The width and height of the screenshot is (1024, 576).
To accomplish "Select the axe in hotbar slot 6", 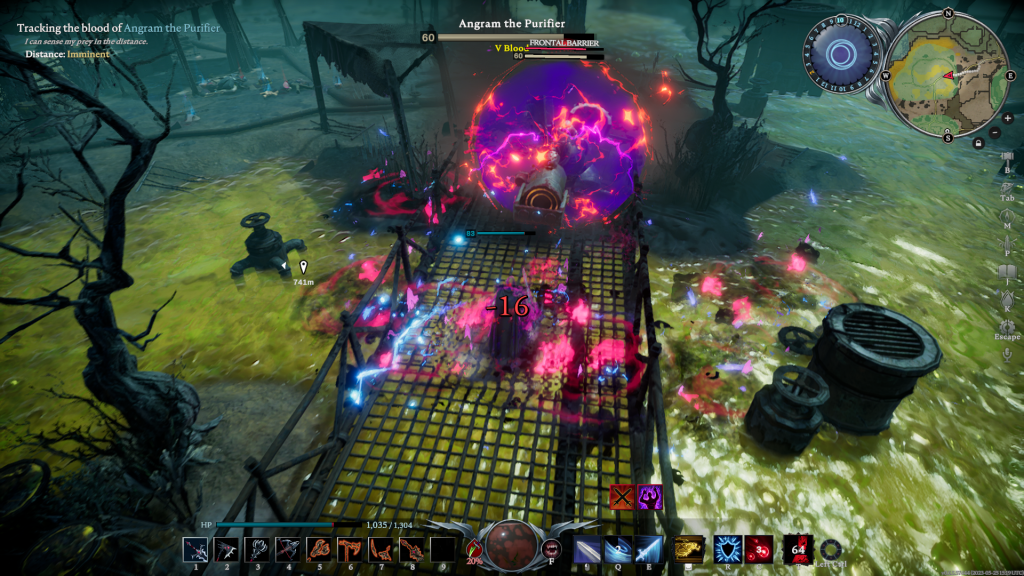I will tap(350, 549).
